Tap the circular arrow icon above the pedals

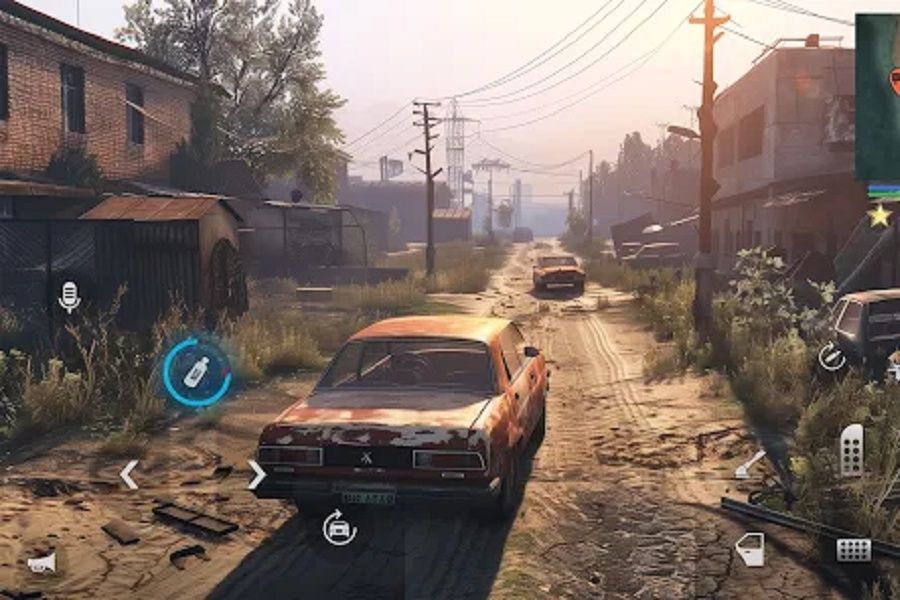tap(831, 357)
